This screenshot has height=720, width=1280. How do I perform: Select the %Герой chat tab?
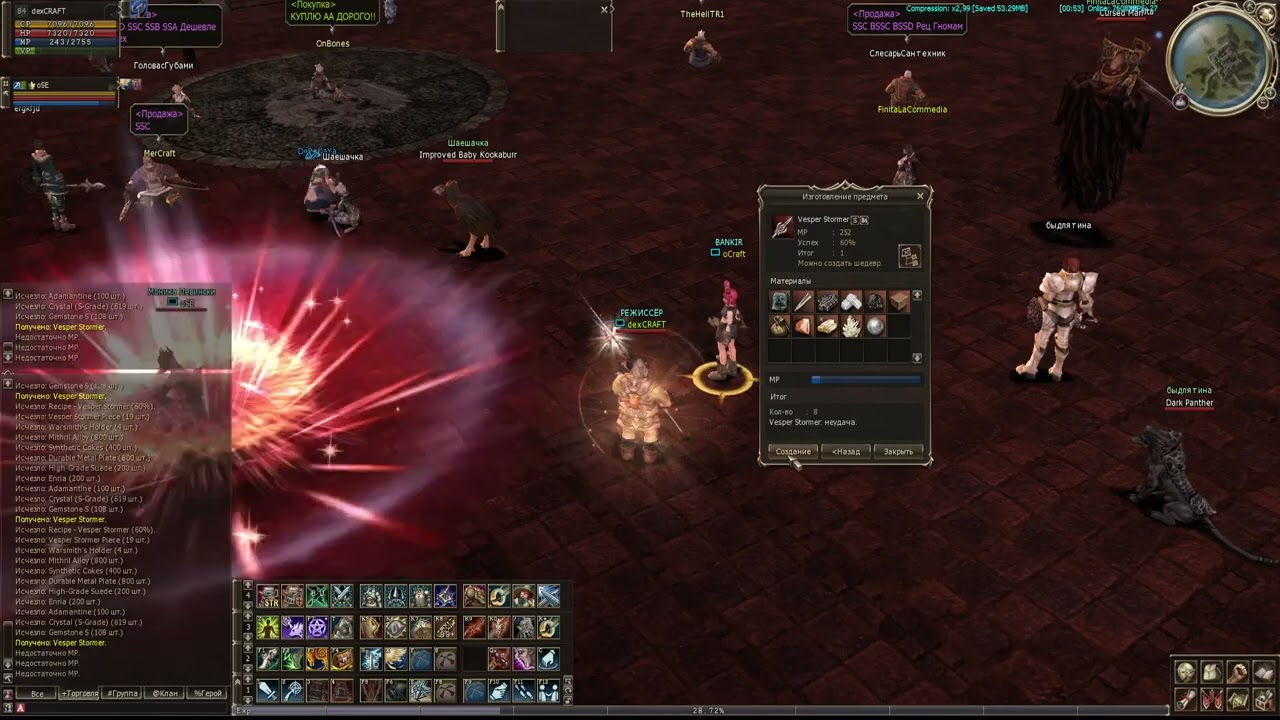coord(208,693)
